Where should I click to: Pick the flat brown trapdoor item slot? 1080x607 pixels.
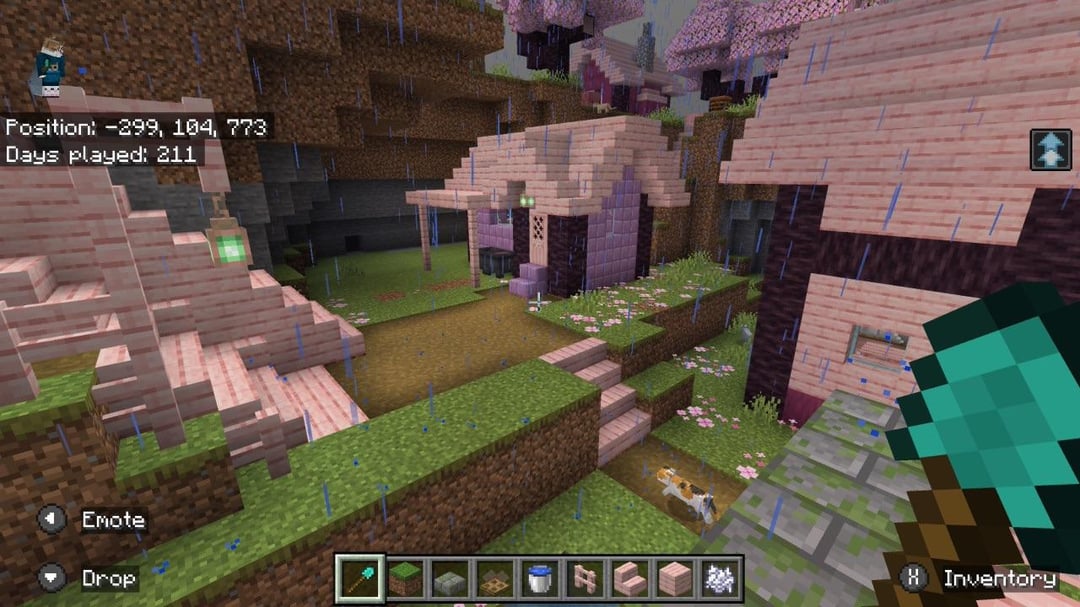(494, 579)
